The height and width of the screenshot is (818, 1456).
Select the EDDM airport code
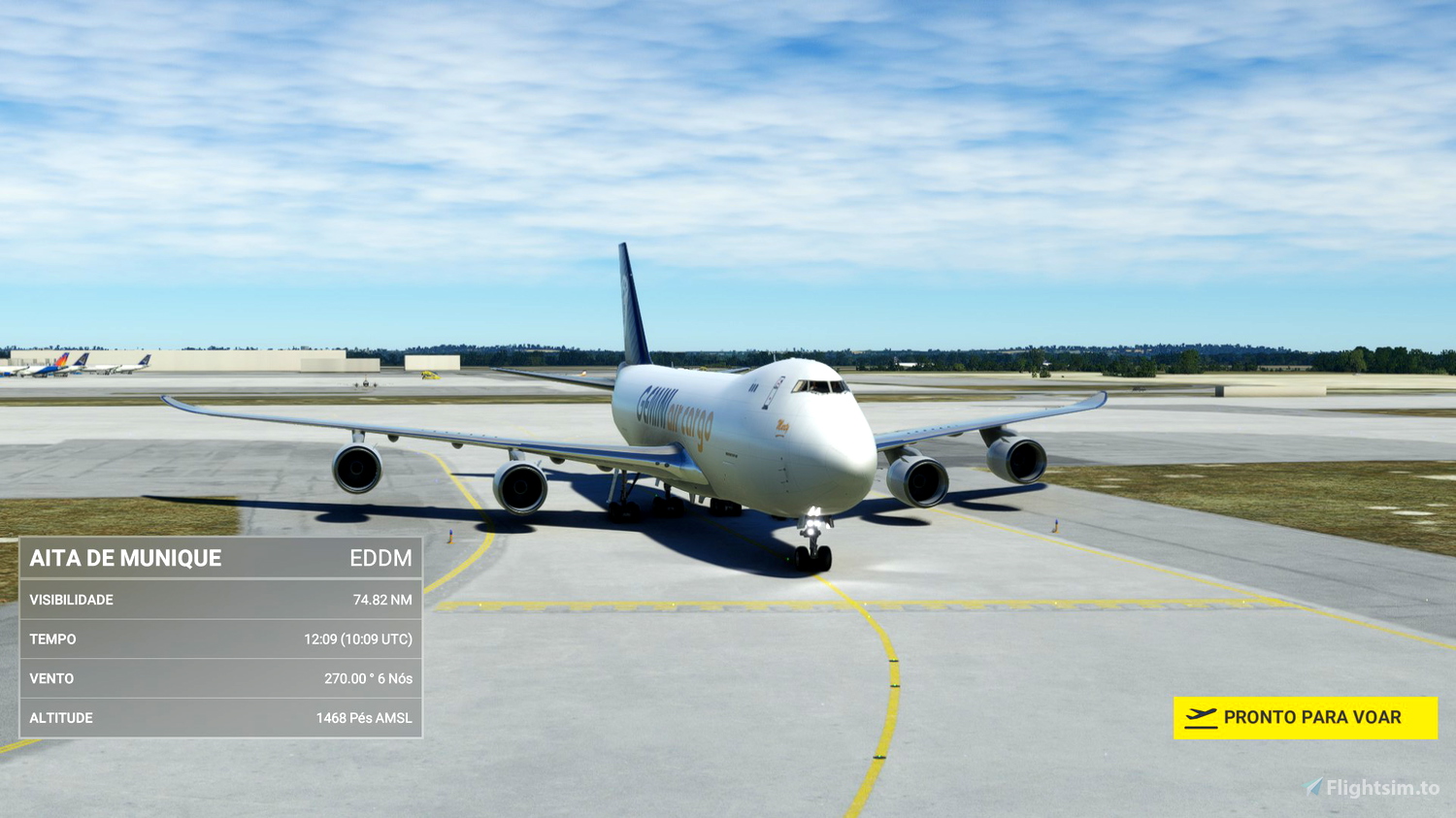[382, 559]
